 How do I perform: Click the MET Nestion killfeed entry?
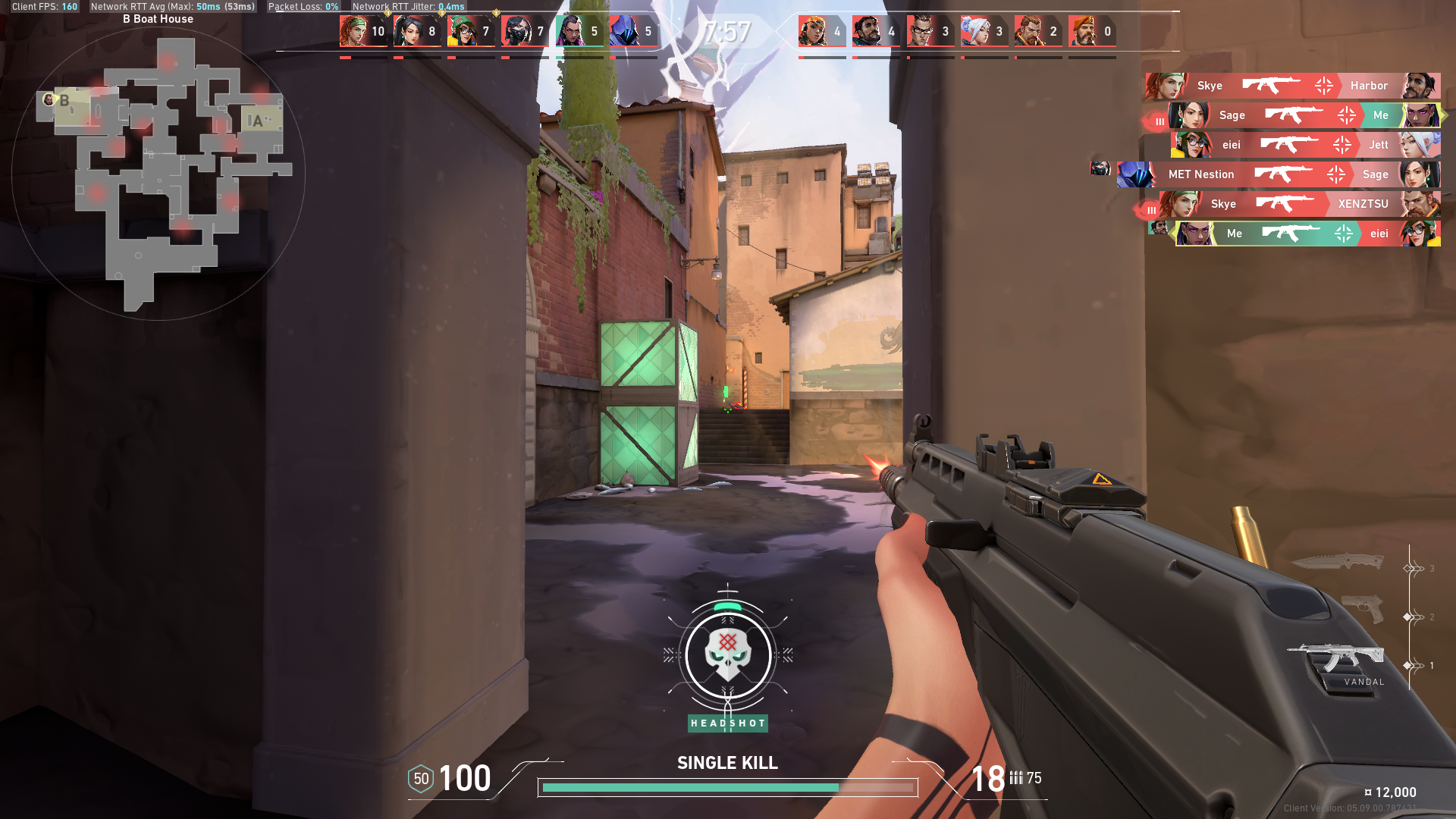click(1201, 174)
